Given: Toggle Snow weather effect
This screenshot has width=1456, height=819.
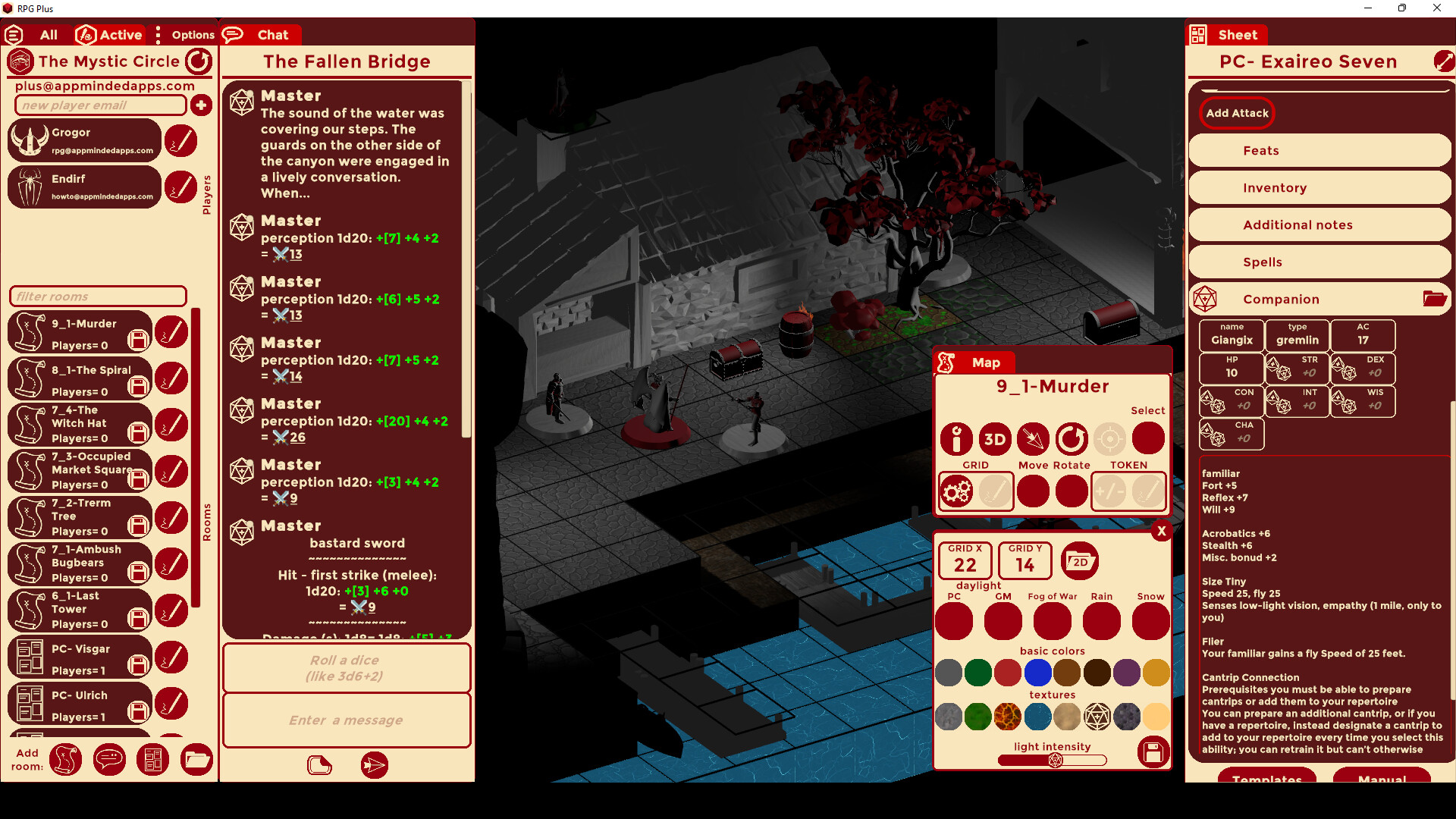Looking at the screenshot, I should coord(1150,621).
